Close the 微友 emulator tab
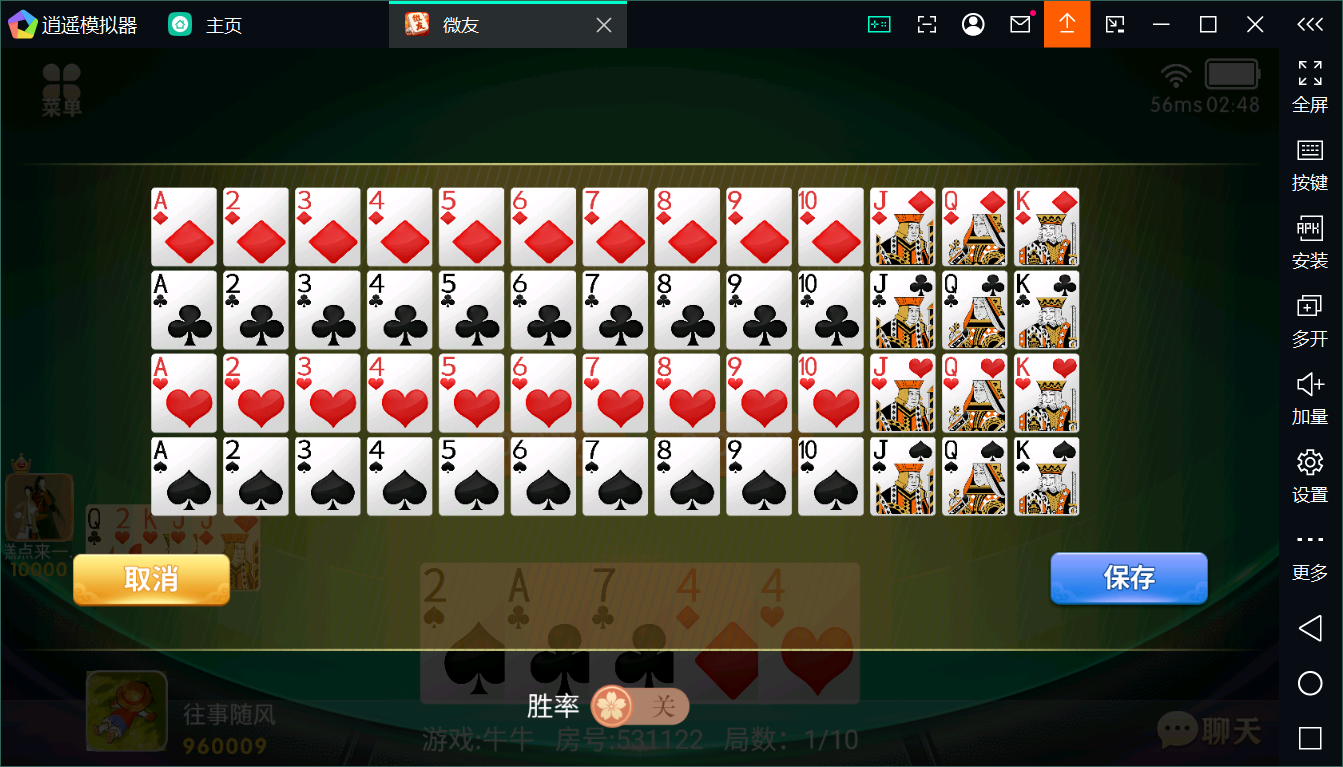The height and width of the screenshot is (767, 1343). click(x=604, y=25)
